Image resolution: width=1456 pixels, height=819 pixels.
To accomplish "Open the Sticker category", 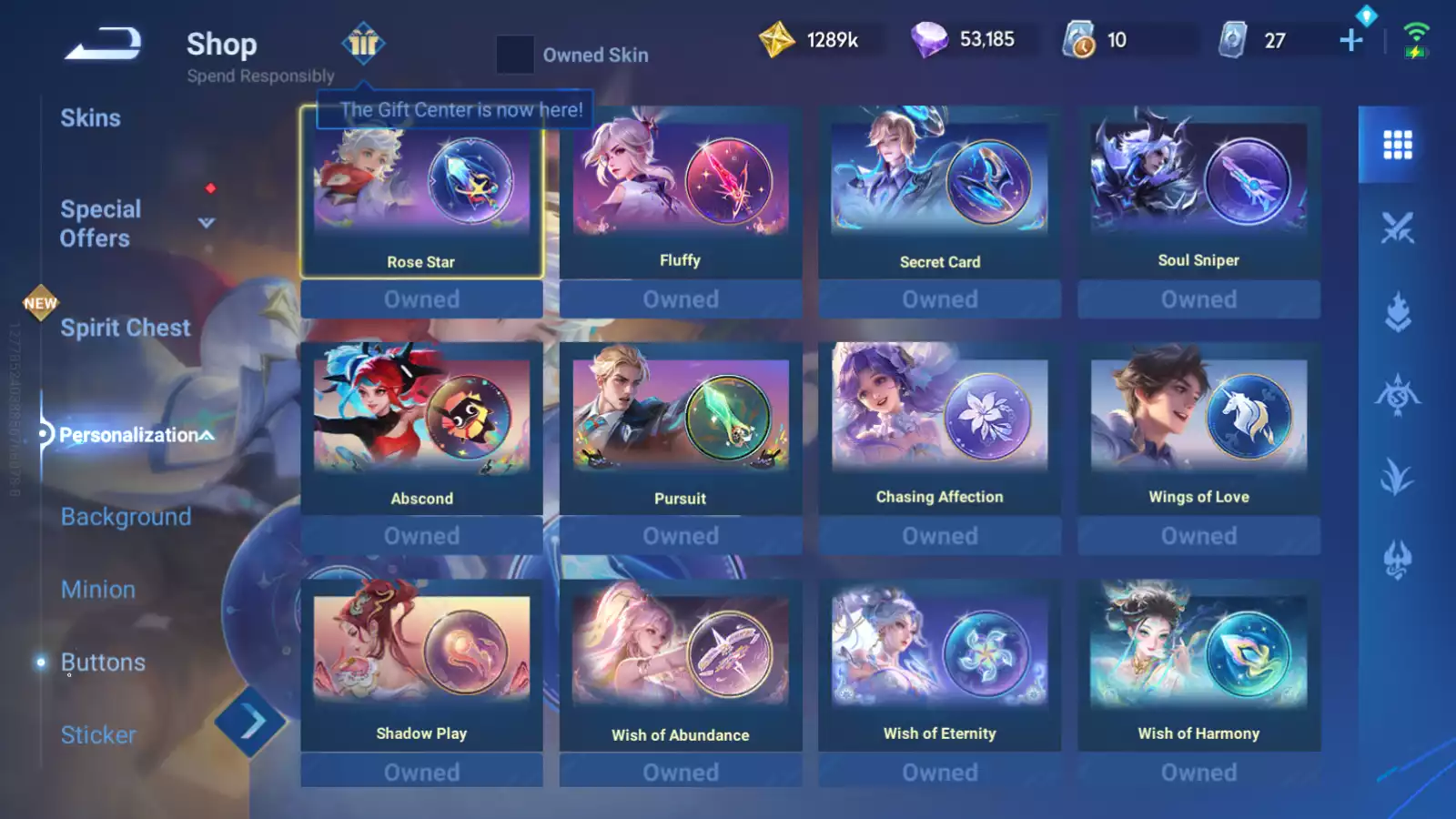I will click(x=97, y=734).
